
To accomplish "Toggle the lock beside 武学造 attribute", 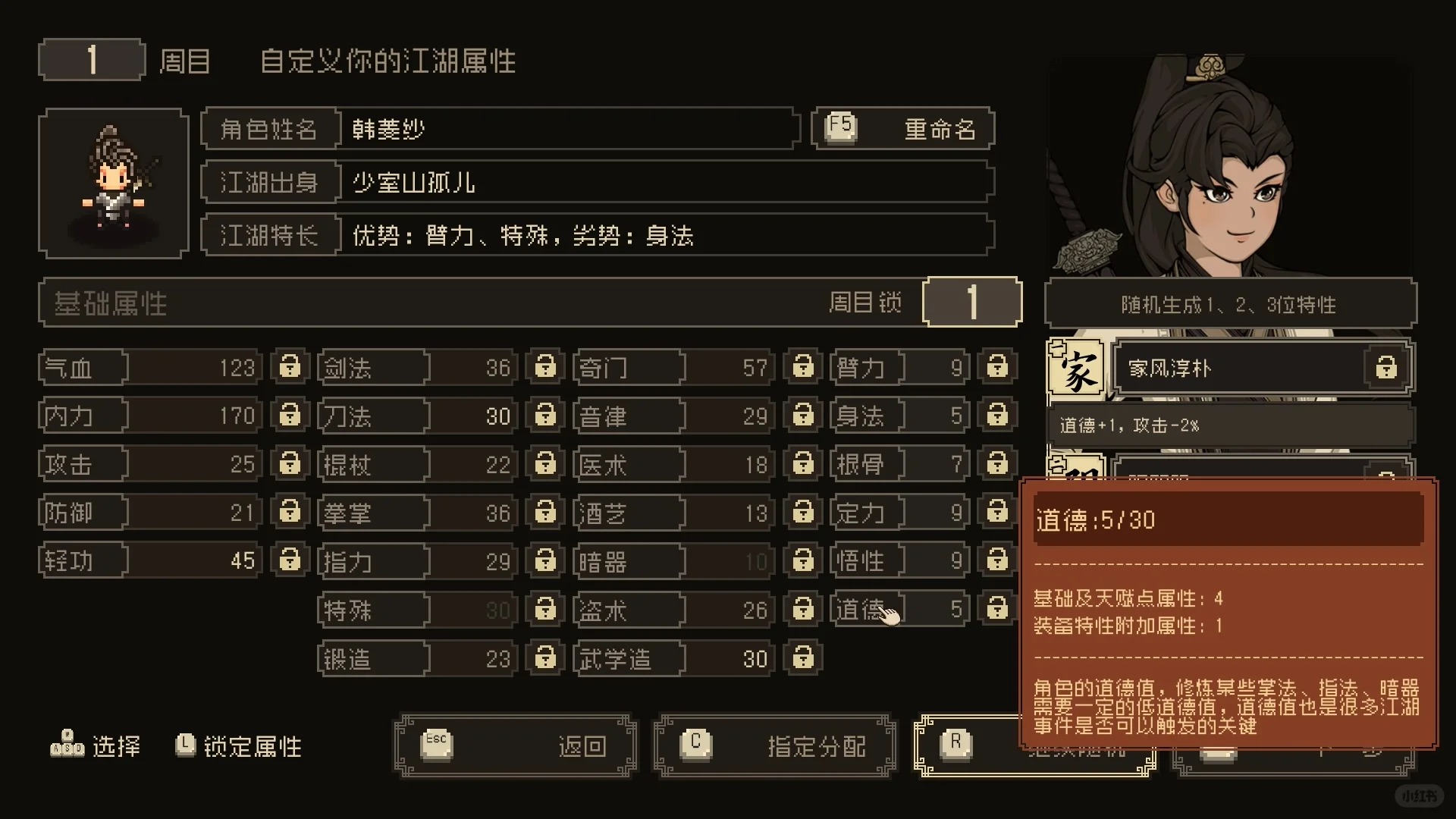I will [x=805, y=658].
